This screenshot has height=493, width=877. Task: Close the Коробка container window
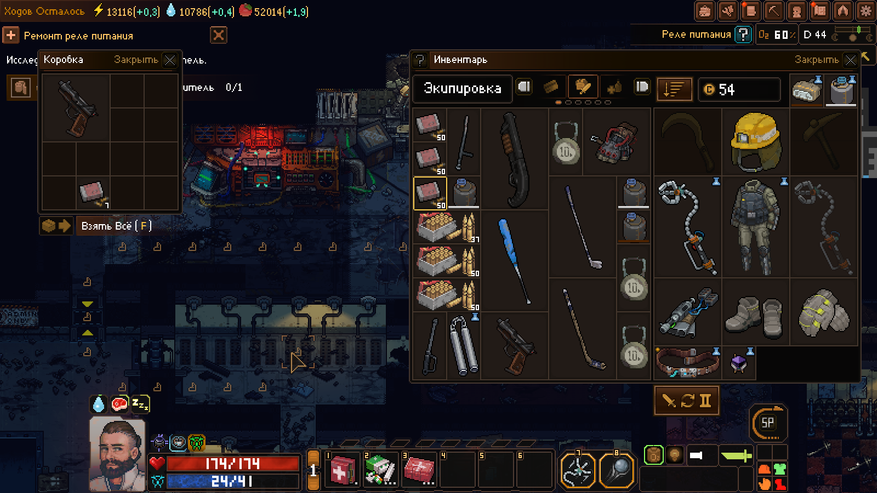point(170,60)
